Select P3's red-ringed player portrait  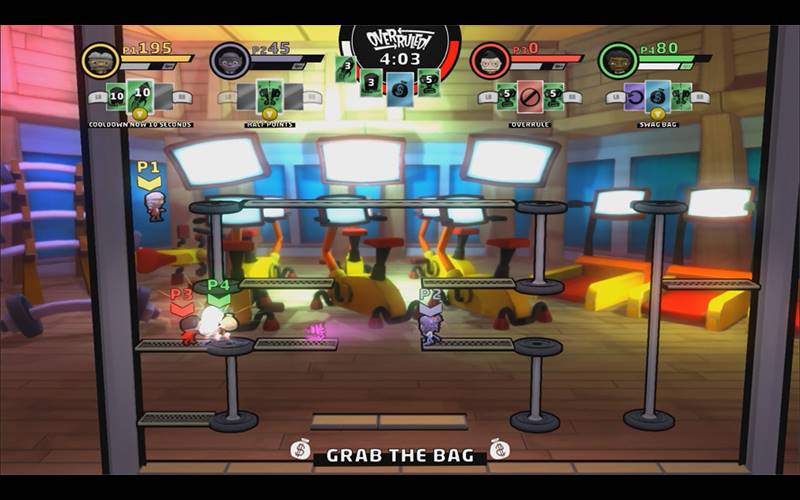coord(490,61)
